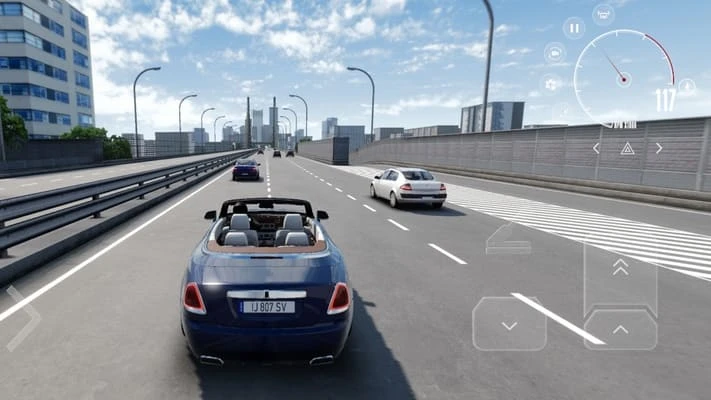Pause the game with the pause button

tap(574, 28)
